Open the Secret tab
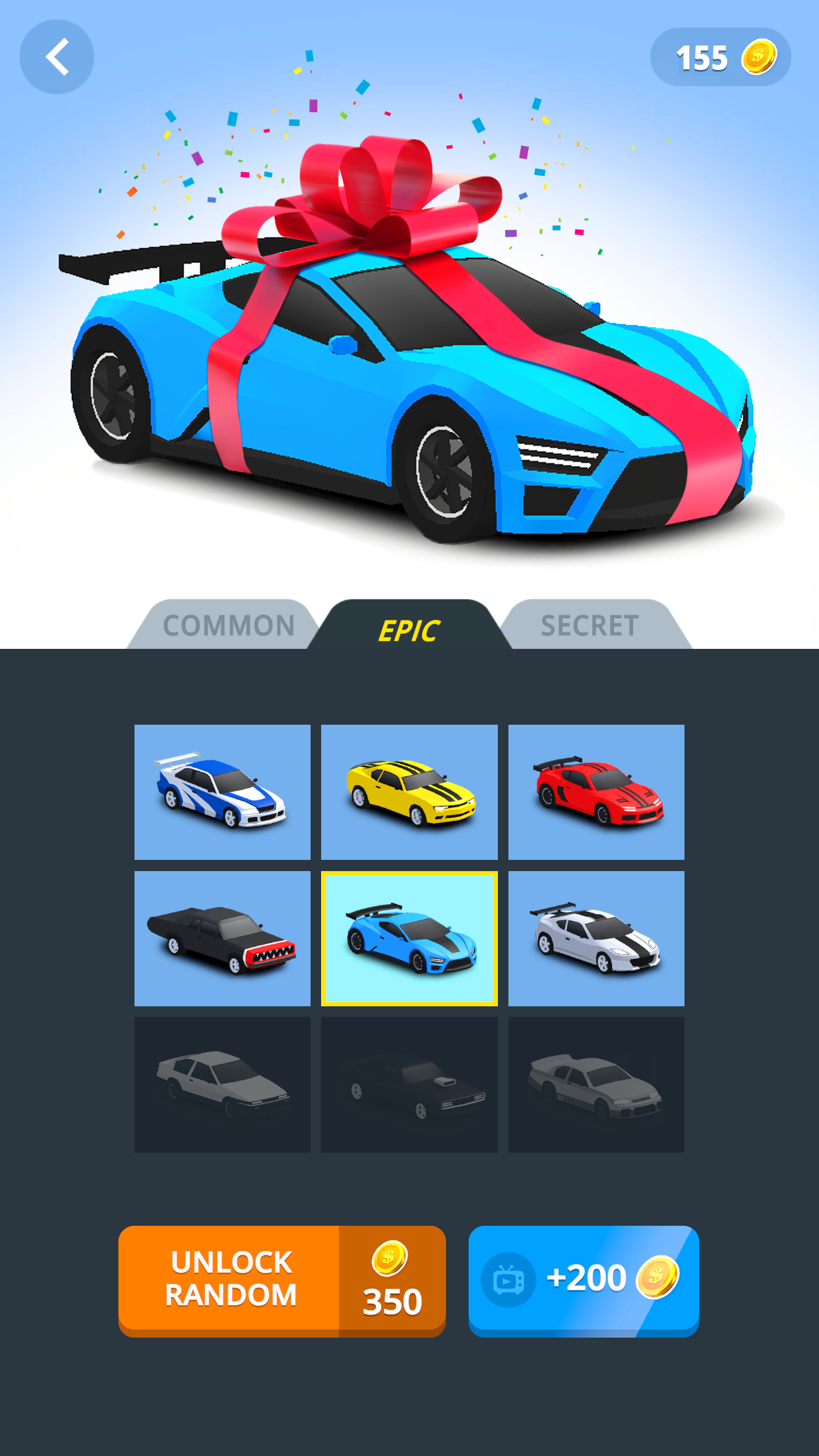The image size is (819, 1456). pyautogui.click(x=590, y=625)
